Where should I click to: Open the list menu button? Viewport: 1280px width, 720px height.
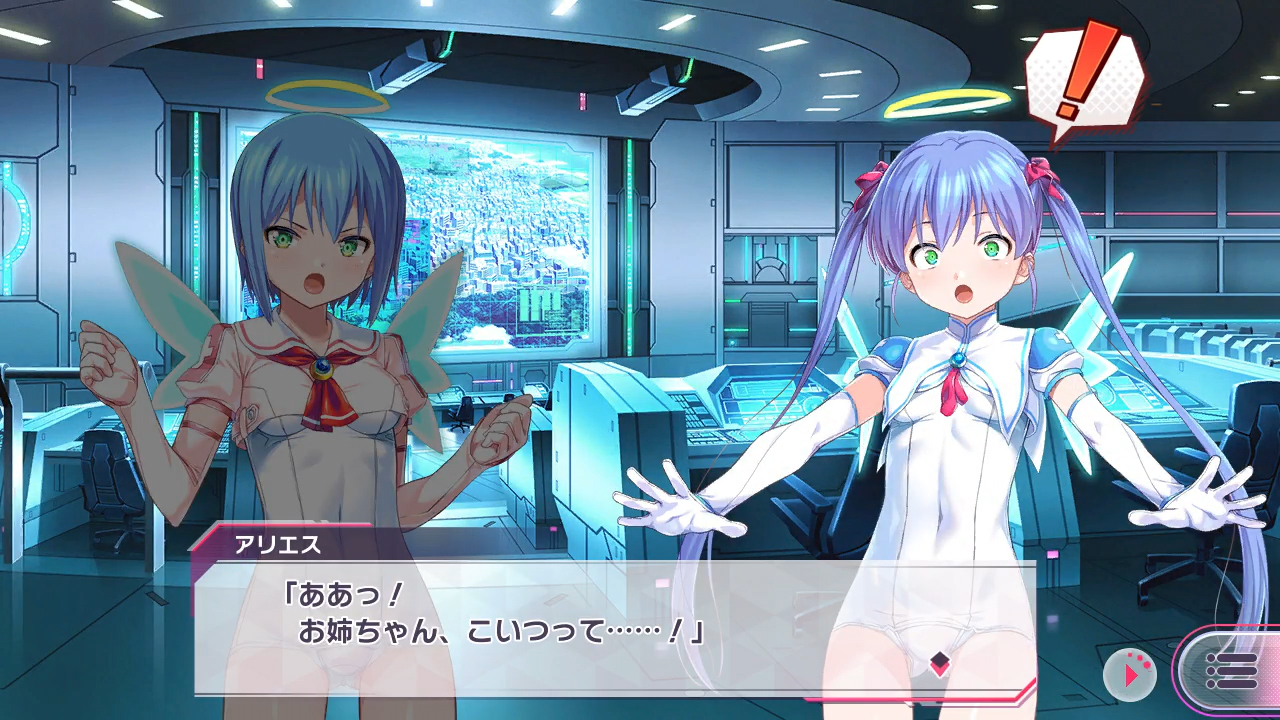[1230, 670]
